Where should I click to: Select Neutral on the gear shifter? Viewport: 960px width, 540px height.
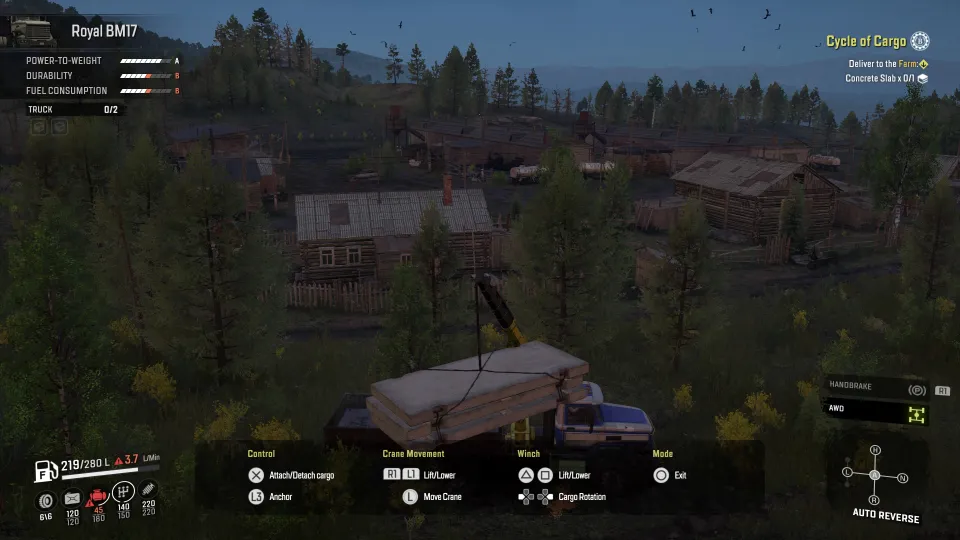click(x=902, y=479)
